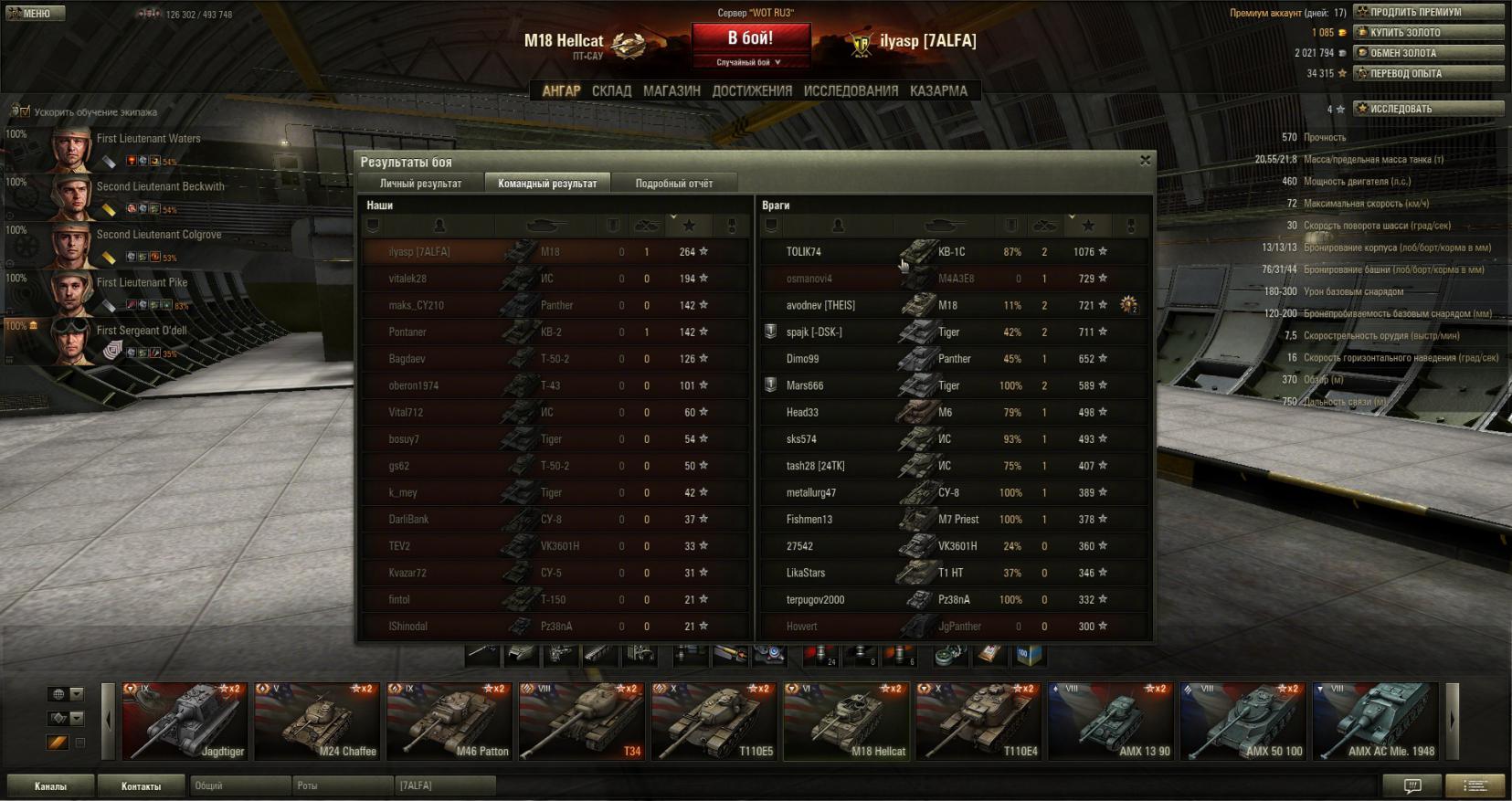
Task: Open the Подробный отчёт tab
Action: pyautogui.click(x=673, y=184)
